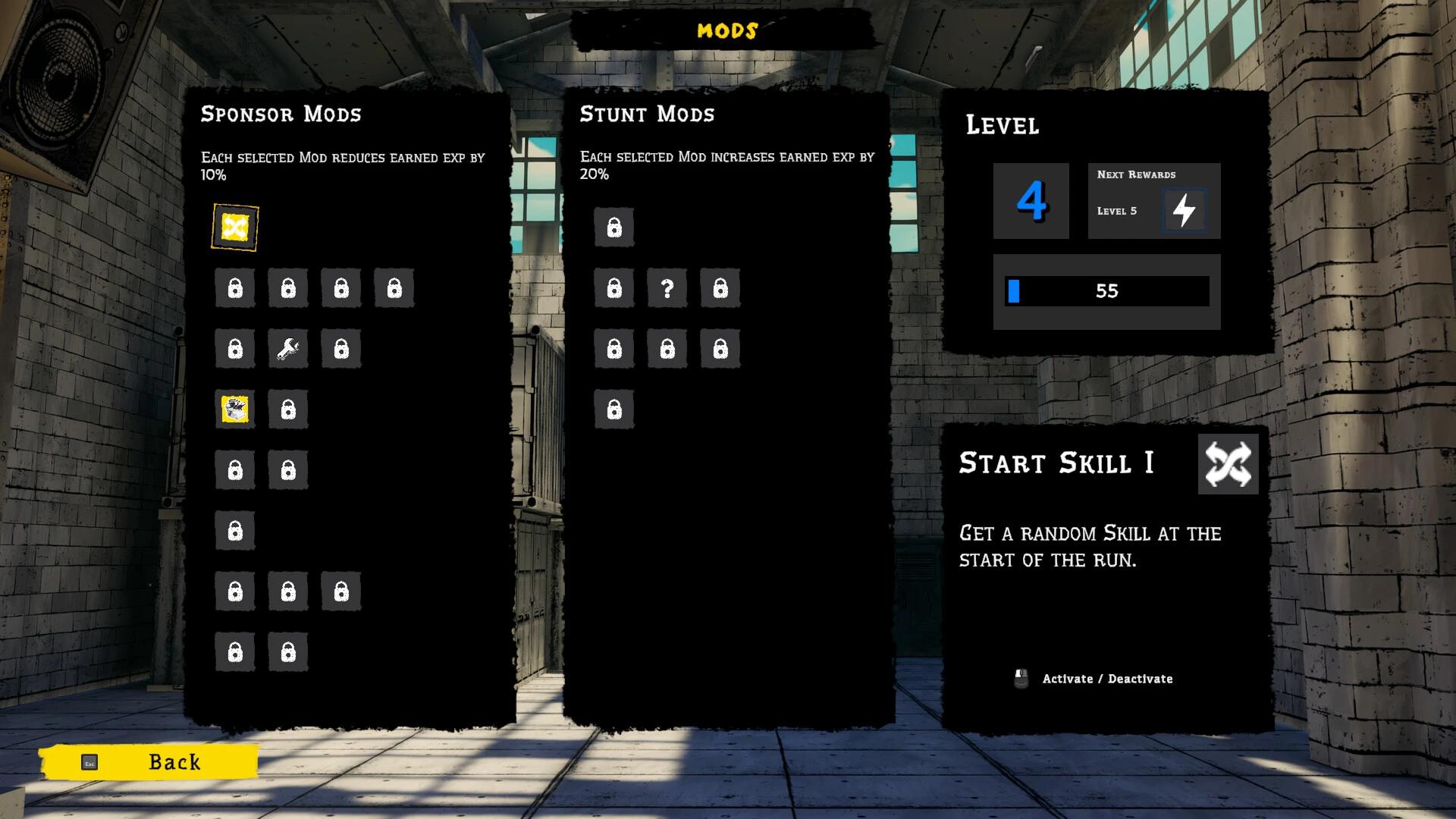Click the blue Level 4 number box

(x=1031, y=201)
